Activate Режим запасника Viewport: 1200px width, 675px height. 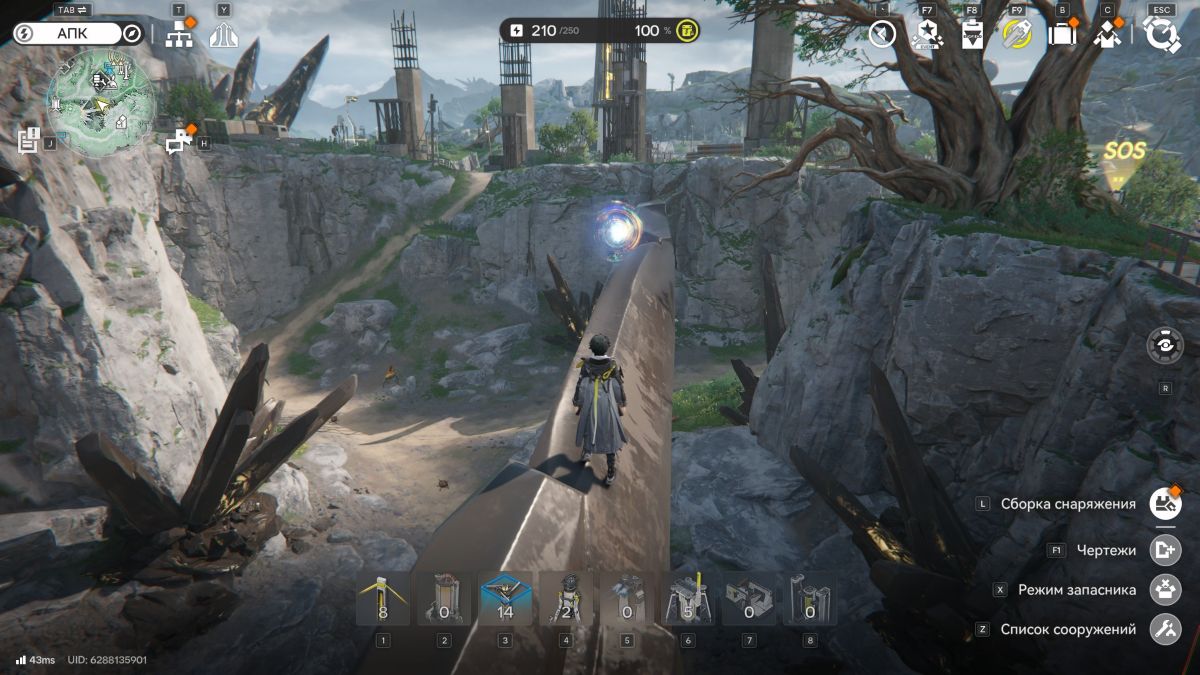(x=1165, y=589)
